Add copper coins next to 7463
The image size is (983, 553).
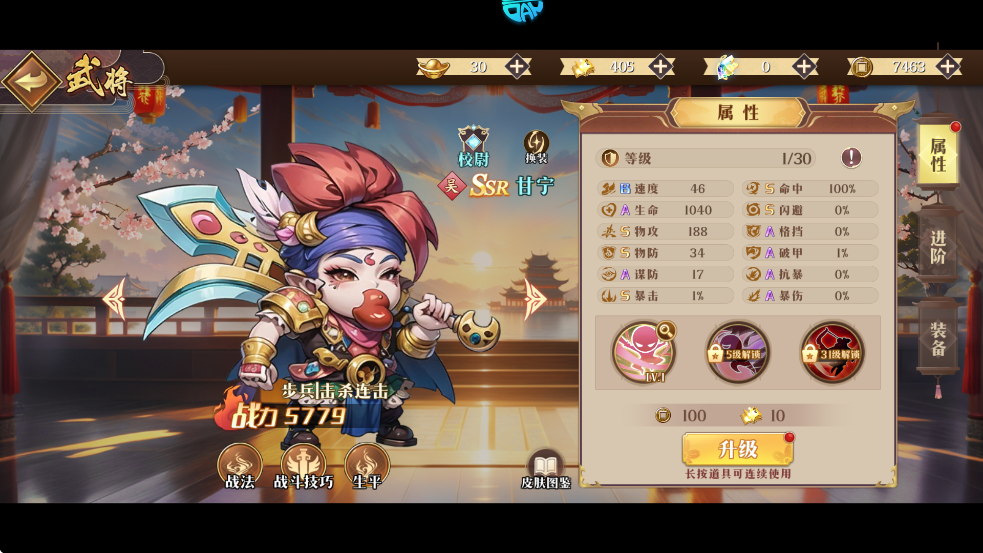(x=948, y=67)
